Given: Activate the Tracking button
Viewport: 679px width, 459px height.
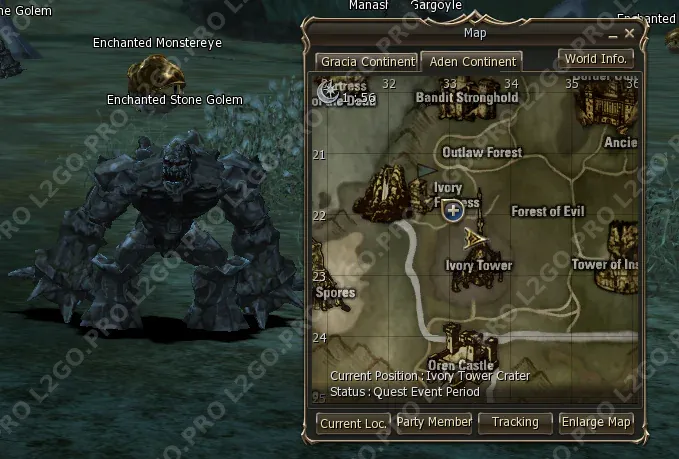Looking at the screenshot, I should point(515,422).
